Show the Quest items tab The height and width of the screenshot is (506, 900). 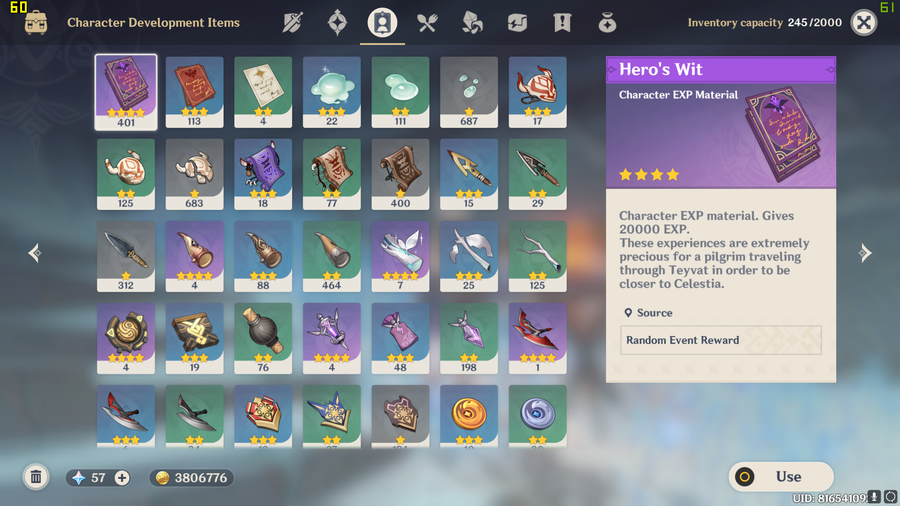pyautogui.click(x=562, y=23)
